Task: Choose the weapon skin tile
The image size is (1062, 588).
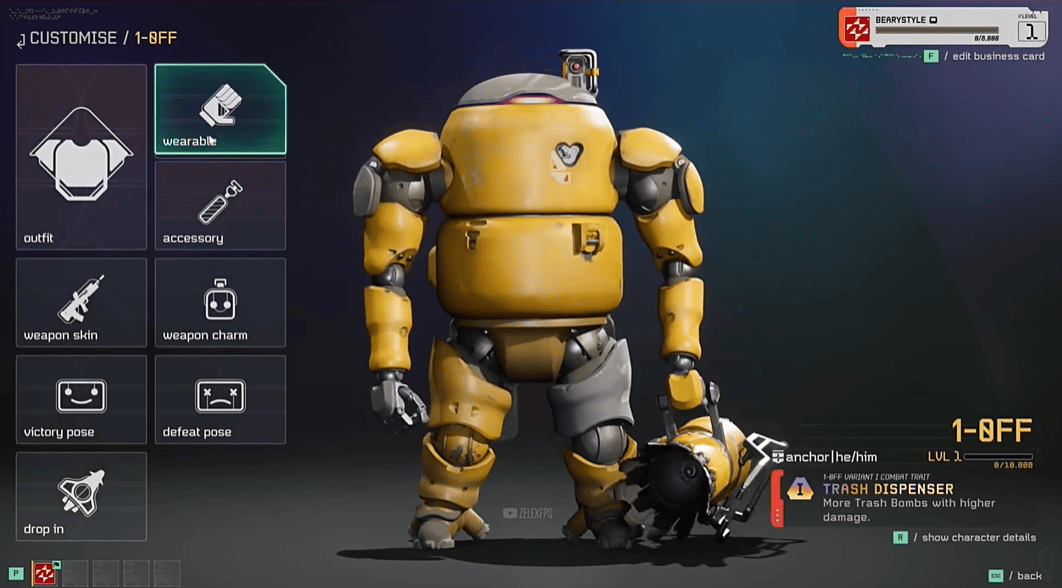Action: (81, 302)
